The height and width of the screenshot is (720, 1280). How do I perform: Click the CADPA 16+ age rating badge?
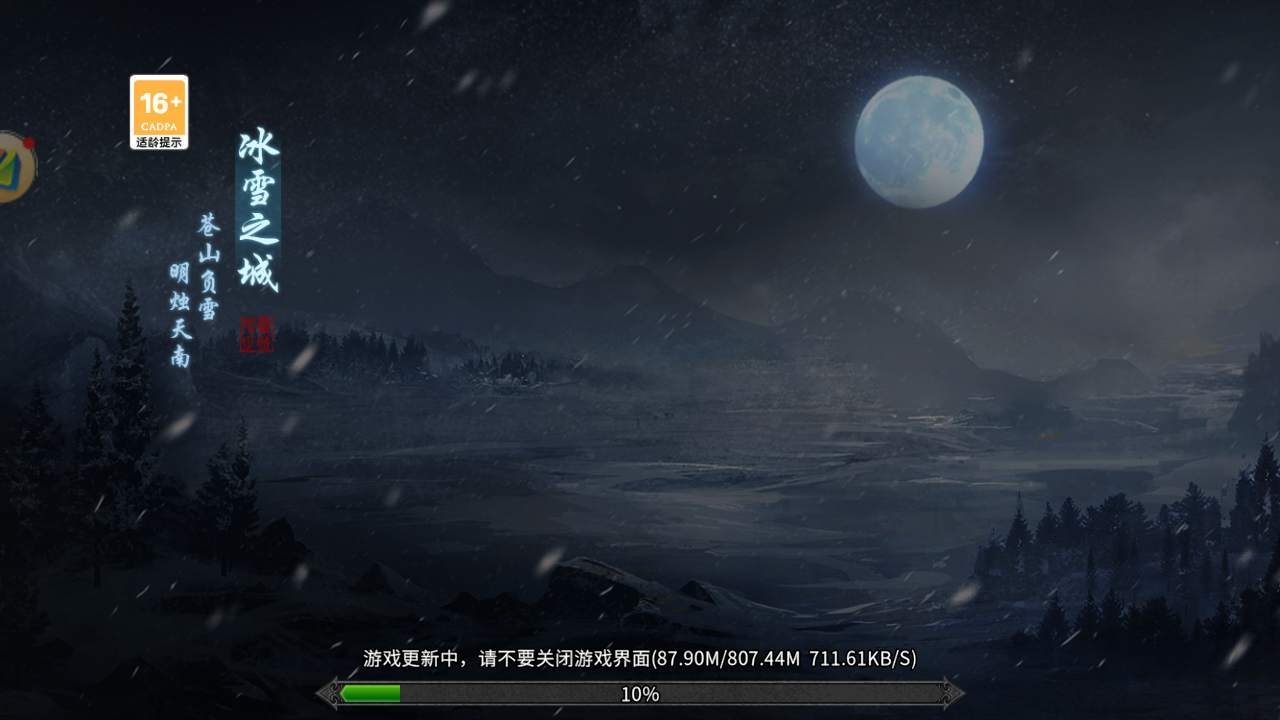coord(158,108)
